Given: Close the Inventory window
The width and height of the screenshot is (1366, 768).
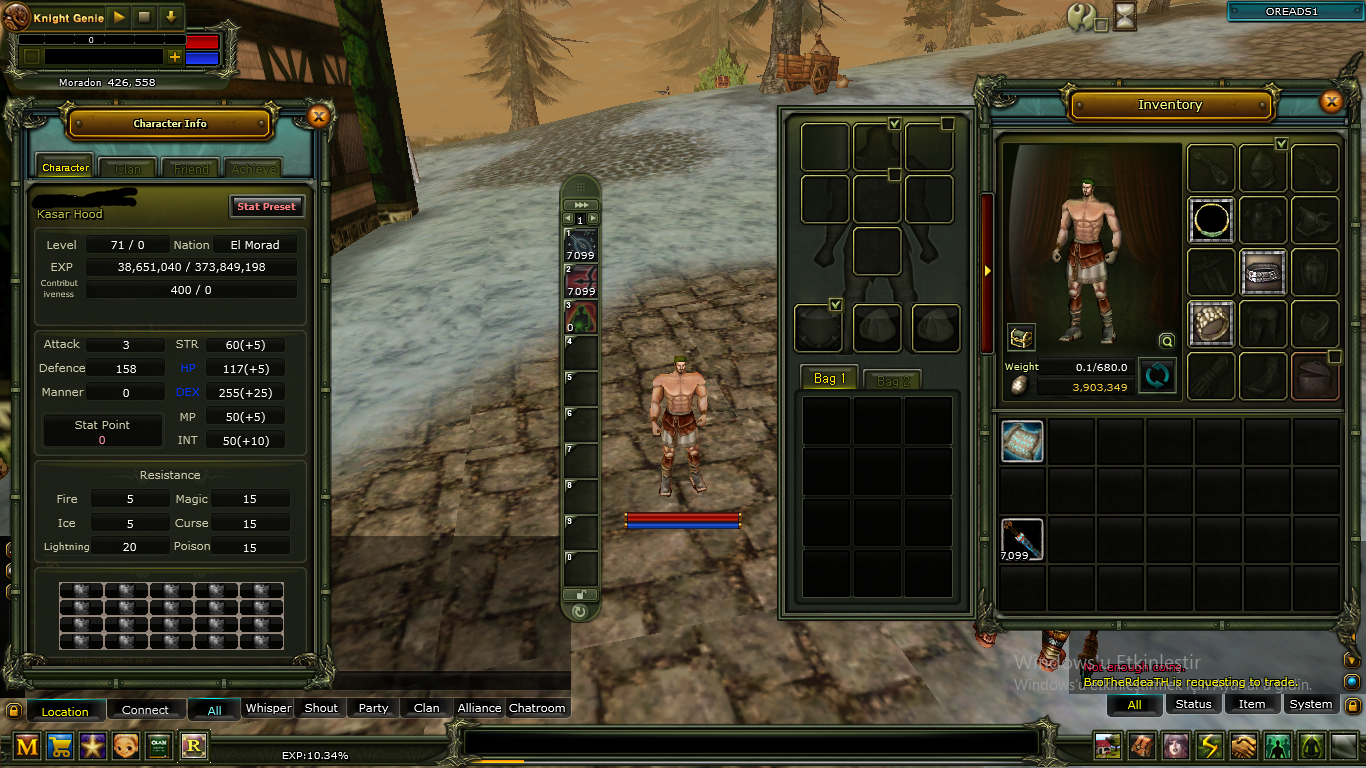Looking at the screenshot, I should point(1331,102).
